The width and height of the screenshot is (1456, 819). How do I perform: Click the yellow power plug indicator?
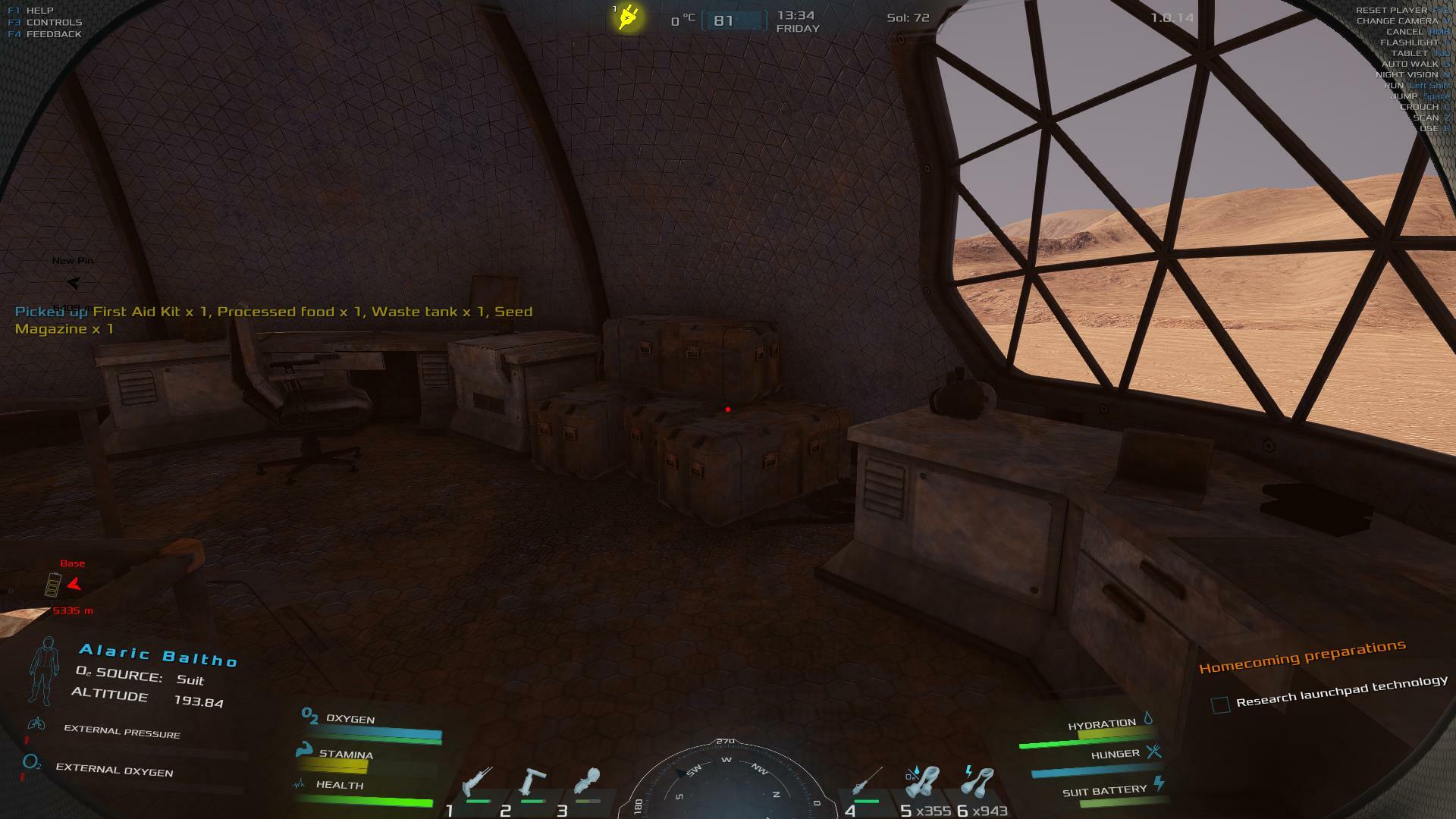[629, 17]
